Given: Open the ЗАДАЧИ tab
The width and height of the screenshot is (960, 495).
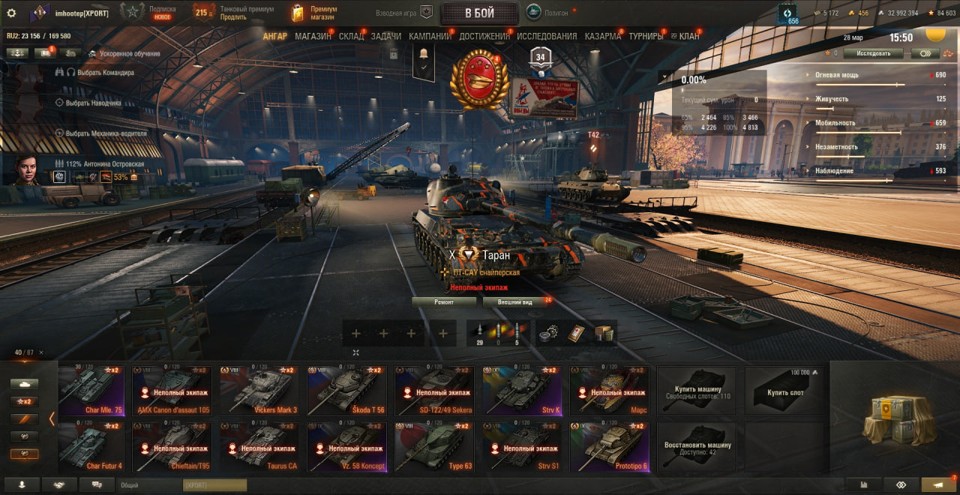Looking at the screenshot, I should point(386,37).
